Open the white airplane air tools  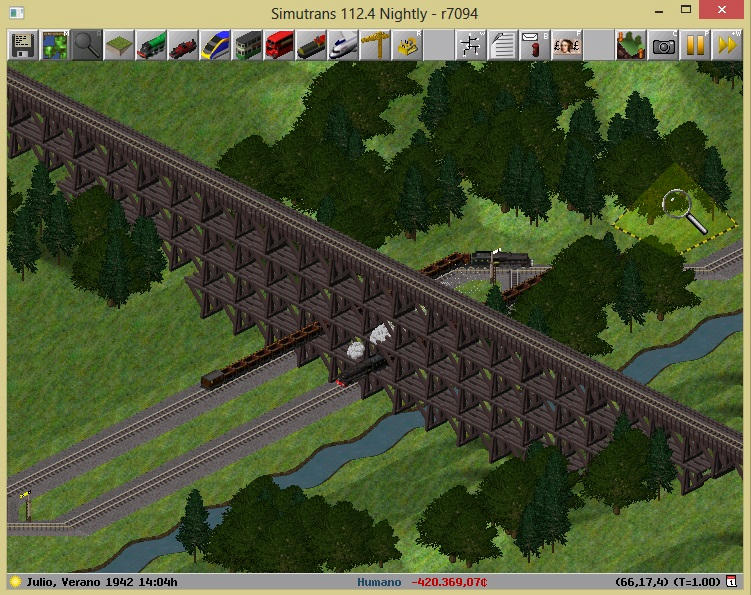(x=343, y=45)
